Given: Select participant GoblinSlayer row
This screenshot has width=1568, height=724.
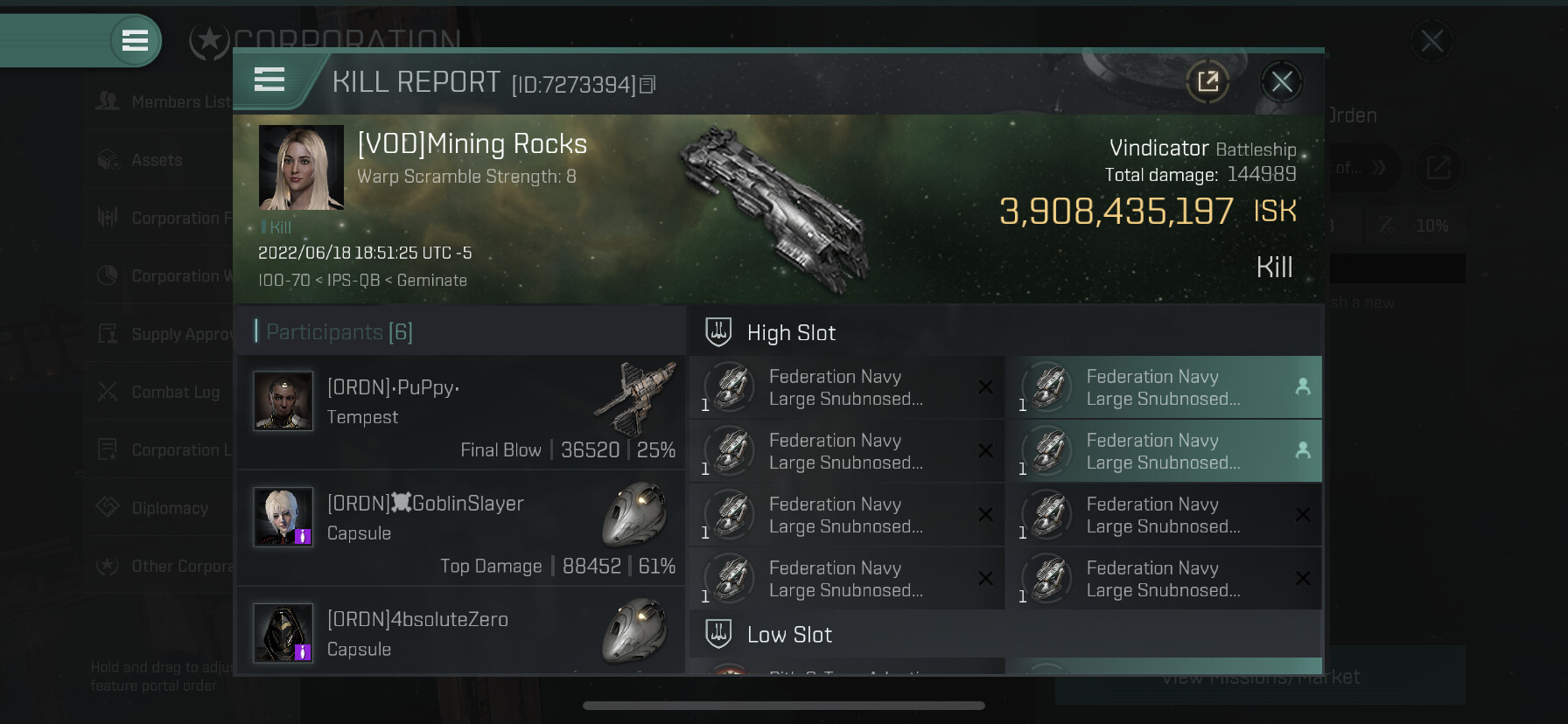Looking at the screenshot, I should tap(461, 528).
